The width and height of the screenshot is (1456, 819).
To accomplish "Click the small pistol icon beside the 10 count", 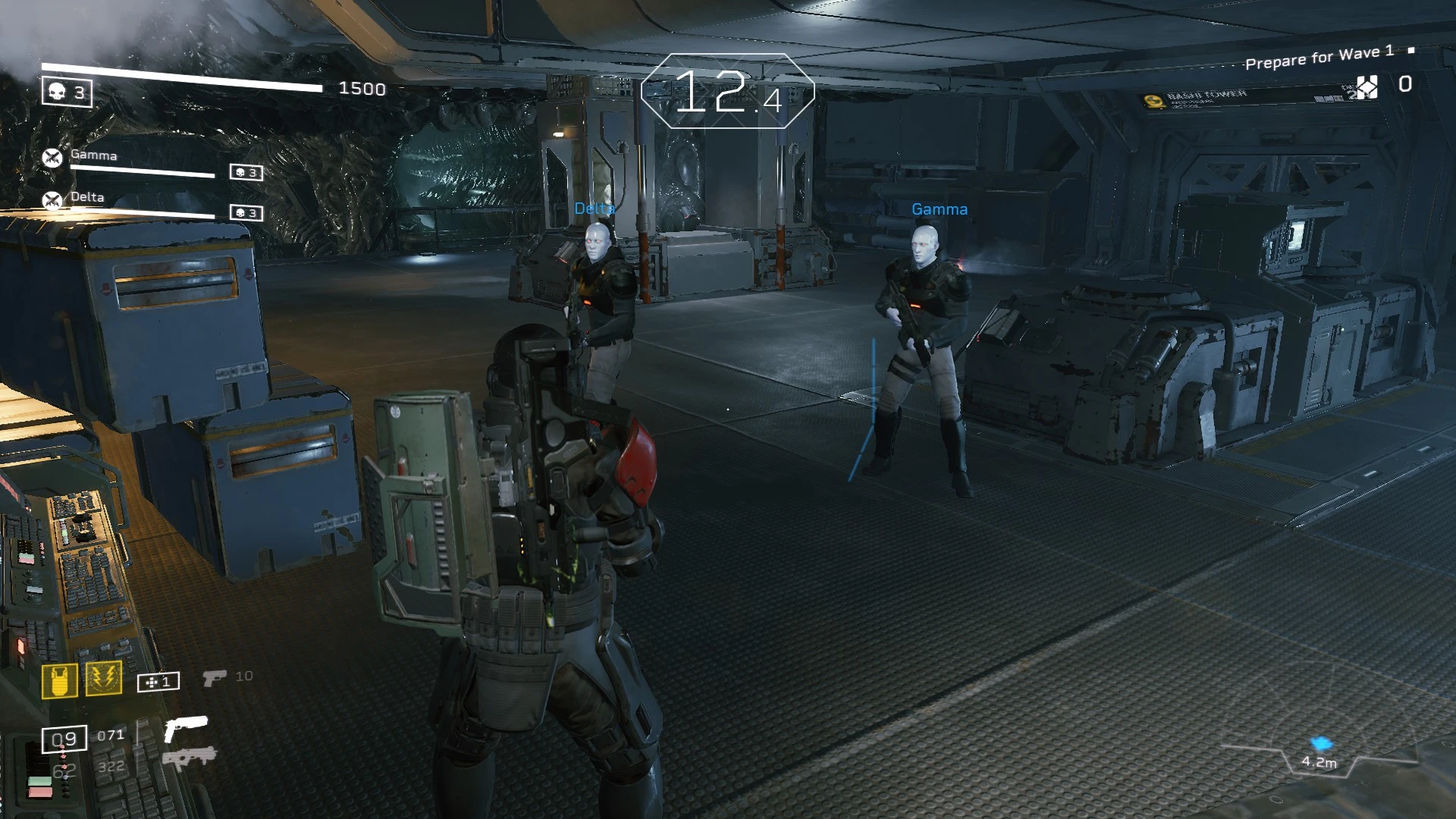I will point(213,676).
